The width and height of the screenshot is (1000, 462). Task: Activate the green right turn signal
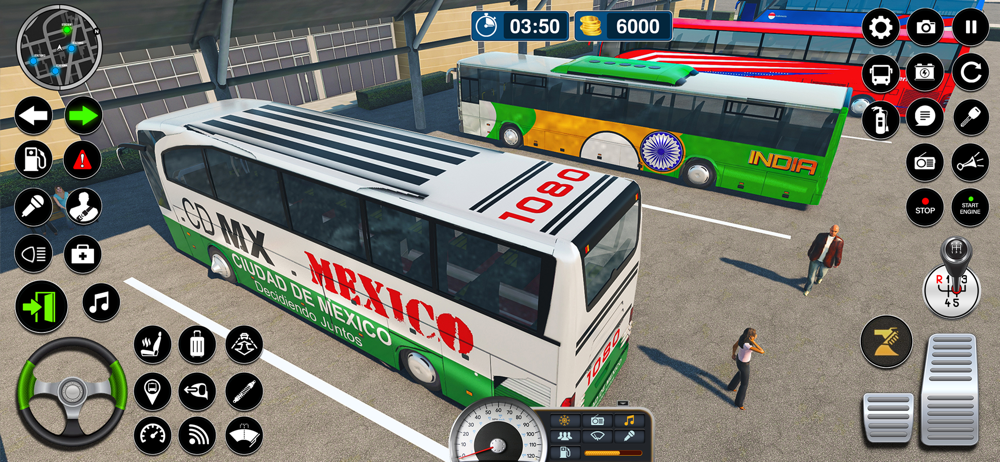(x=84, y=116)
